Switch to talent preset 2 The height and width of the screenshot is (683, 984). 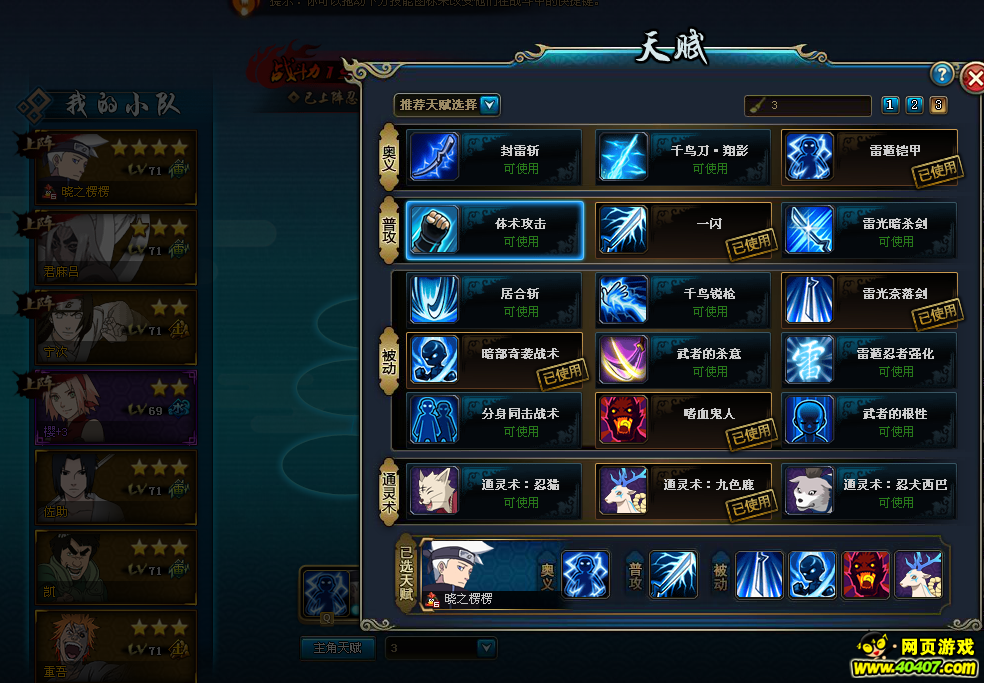(x=914, y=105)
